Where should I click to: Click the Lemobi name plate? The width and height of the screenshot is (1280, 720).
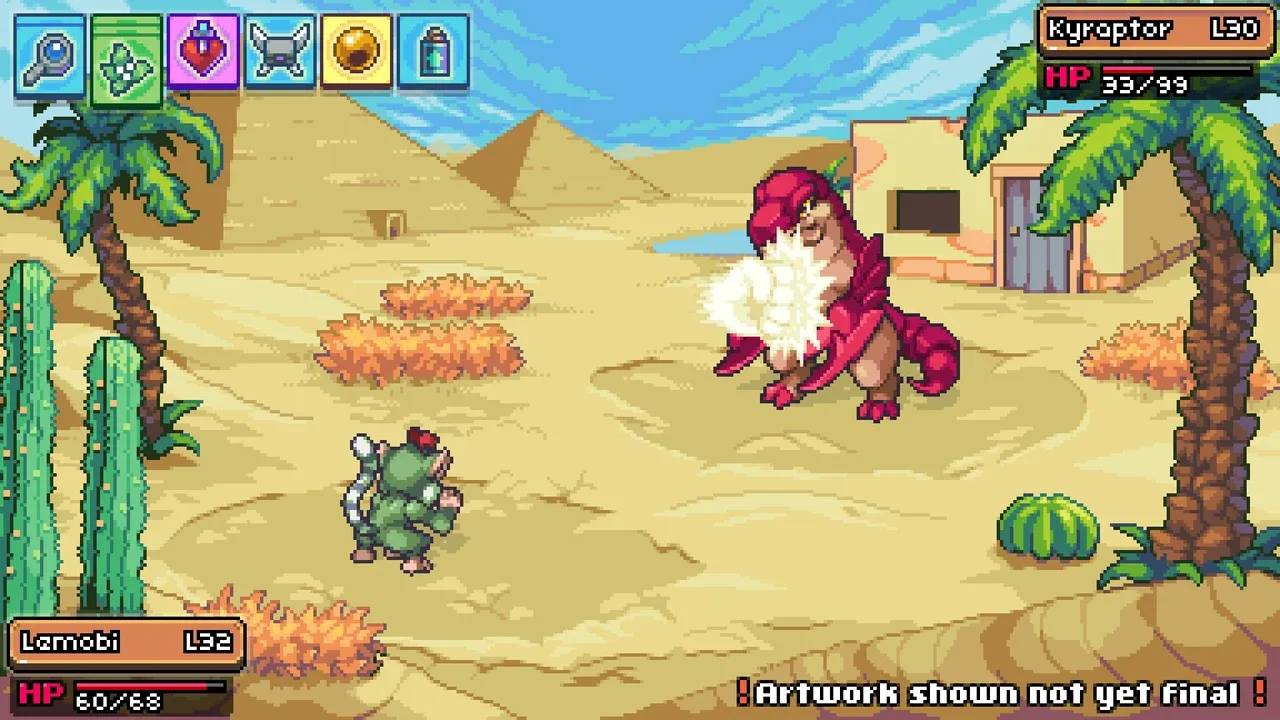[x=127, y=643]
